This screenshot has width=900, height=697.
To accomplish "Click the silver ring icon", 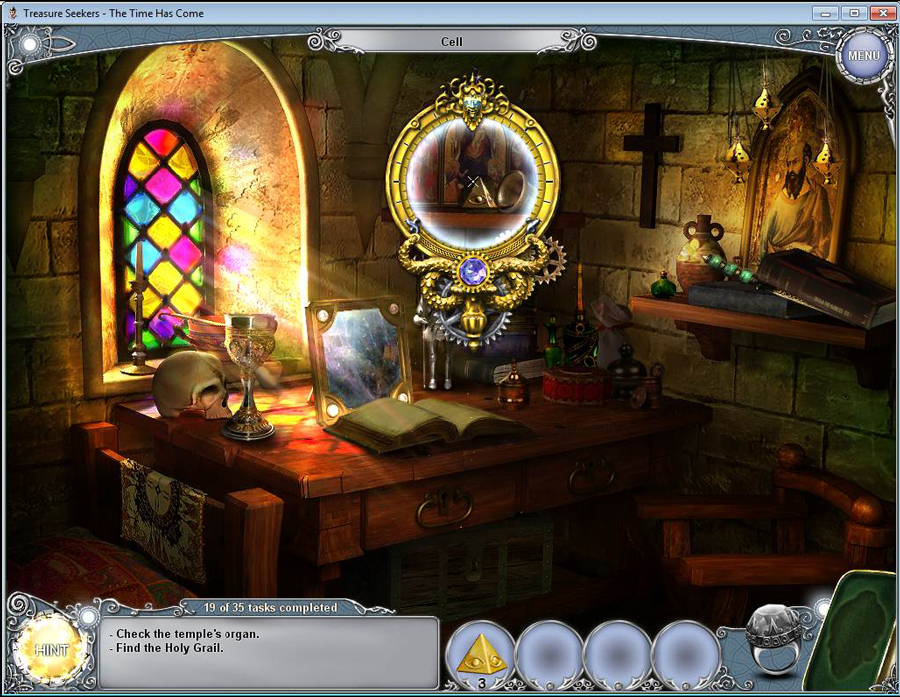I will point(775,640).
